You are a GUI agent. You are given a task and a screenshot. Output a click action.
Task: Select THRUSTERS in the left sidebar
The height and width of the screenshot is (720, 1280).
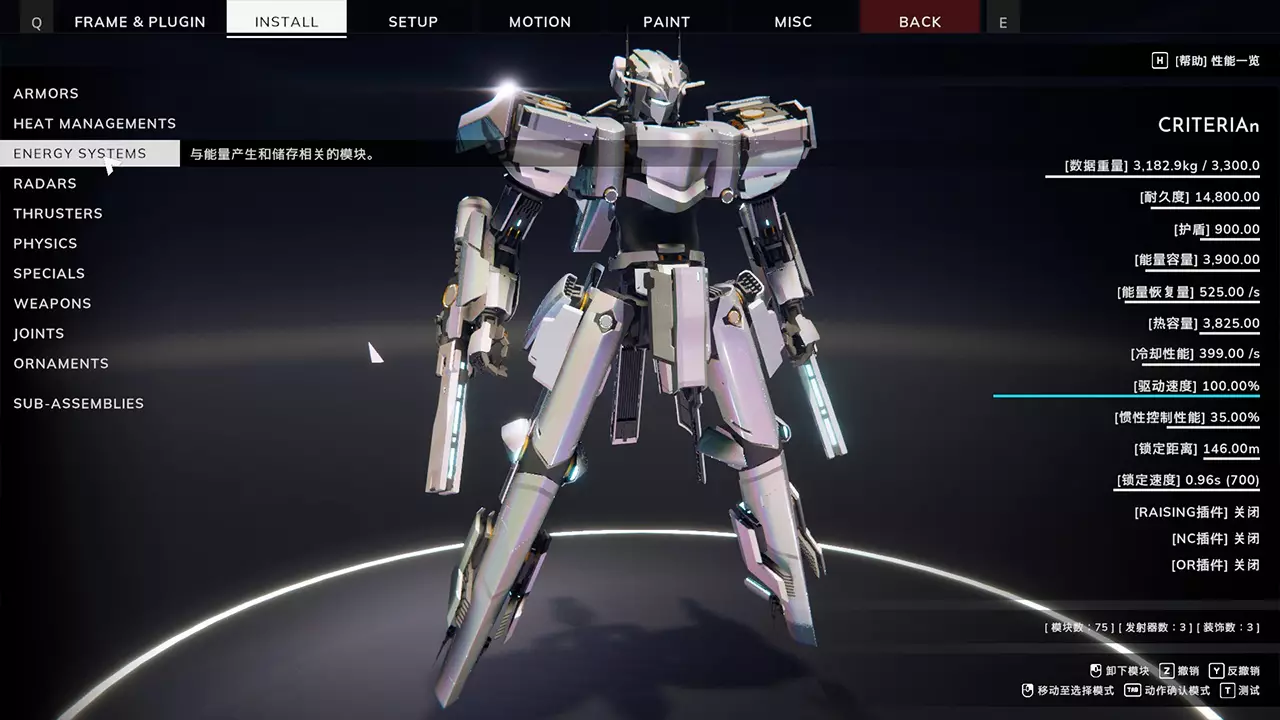58,213
